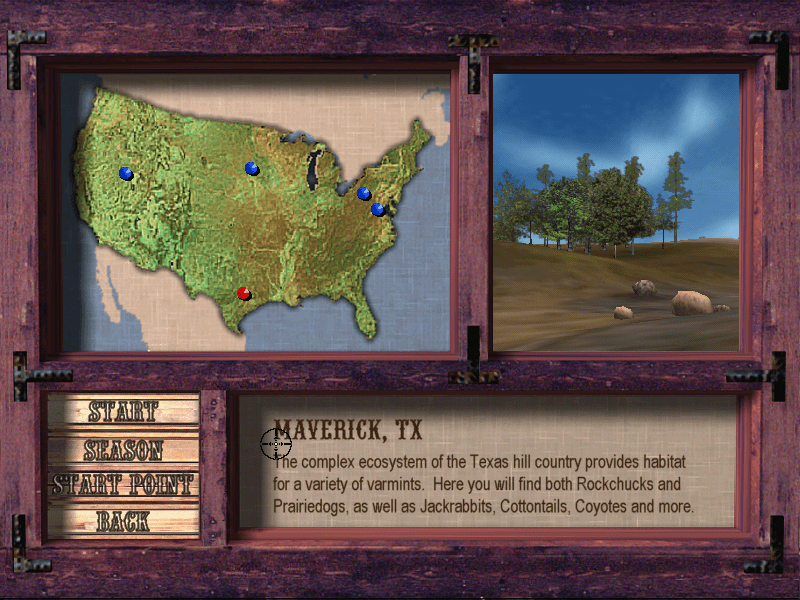Pick the blue marker in Pennsylvania
The width and height of the screenshot is (800, 600).
364,193
